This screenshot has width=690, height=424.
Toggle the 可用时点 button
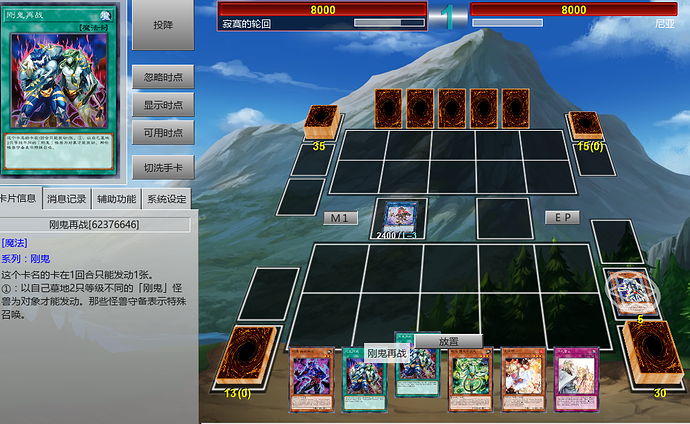point(163,132)
